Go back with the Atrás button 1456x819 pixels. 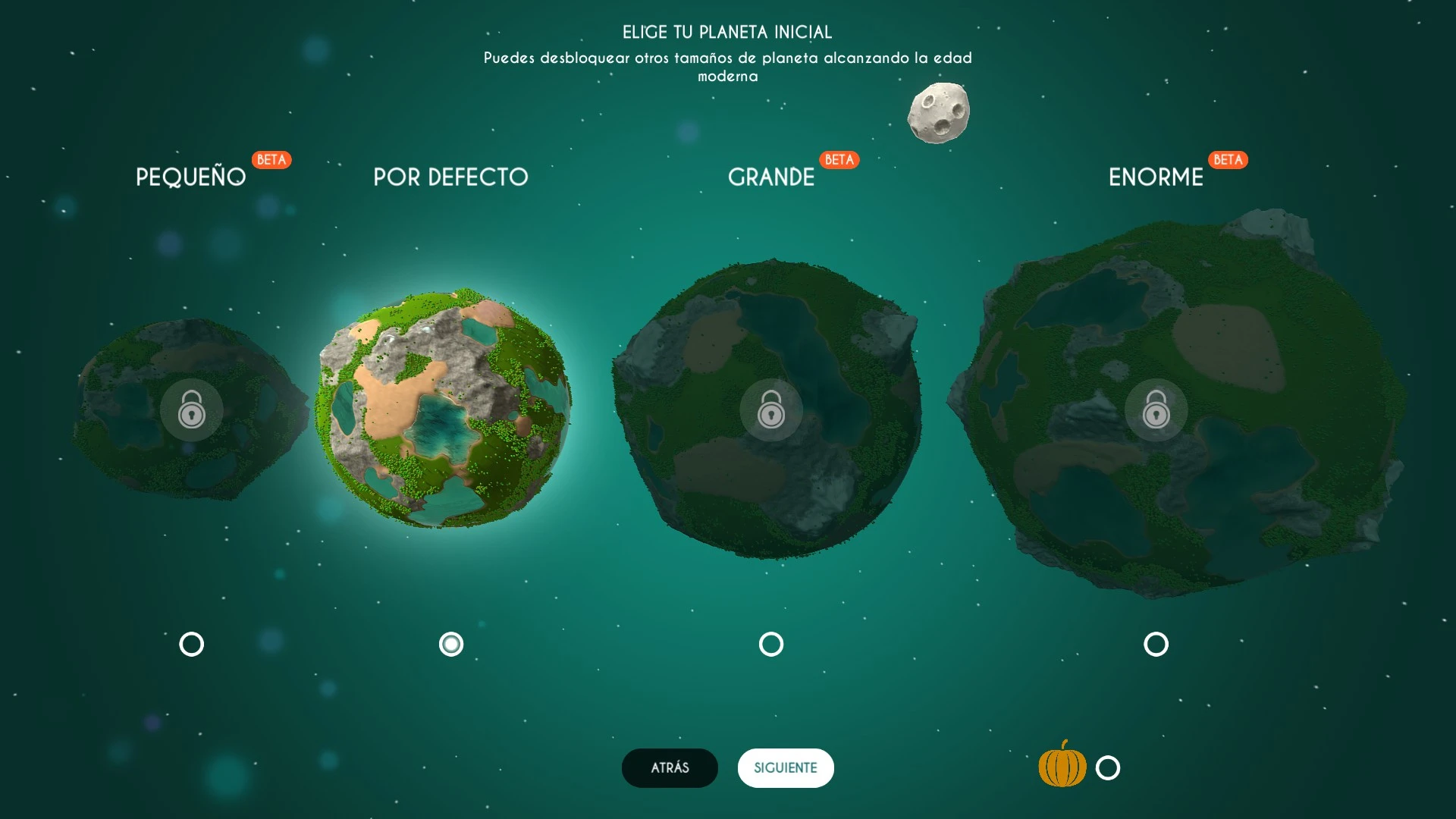tap(670, 767)
